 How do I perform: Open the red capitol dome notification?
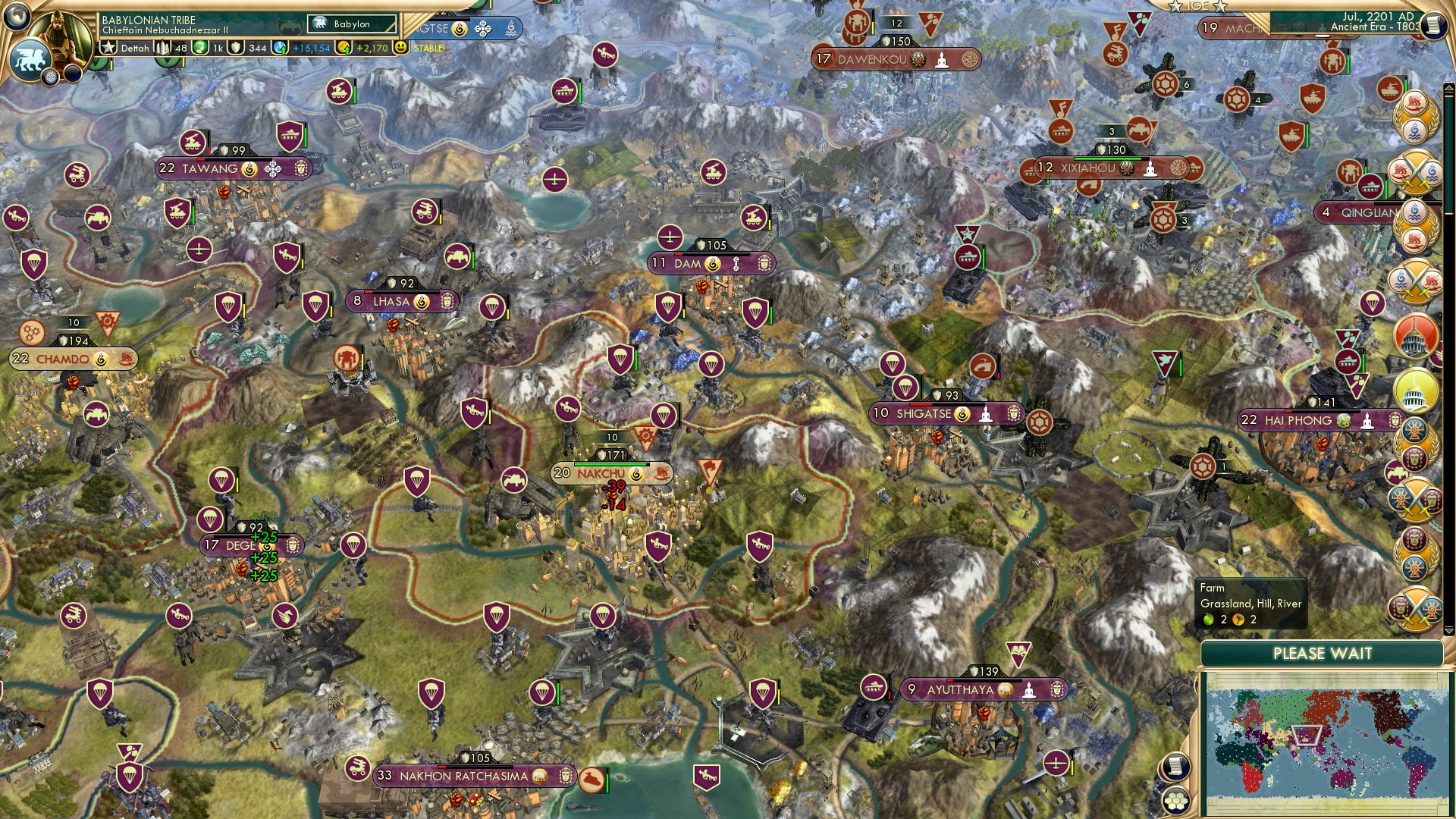click(x=1415, y=336)
